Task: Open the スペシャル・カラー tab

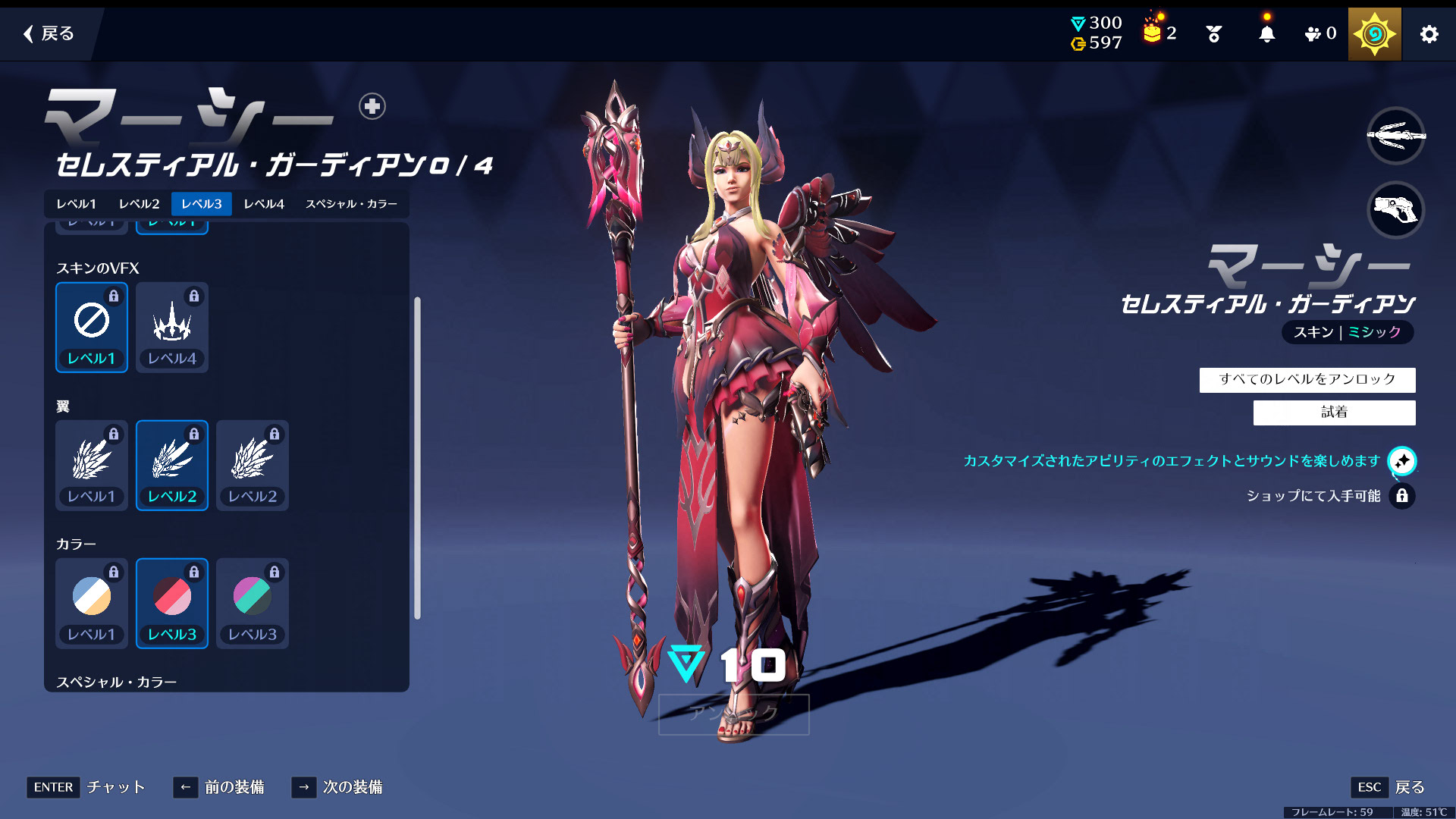Action: click(351, 204)
